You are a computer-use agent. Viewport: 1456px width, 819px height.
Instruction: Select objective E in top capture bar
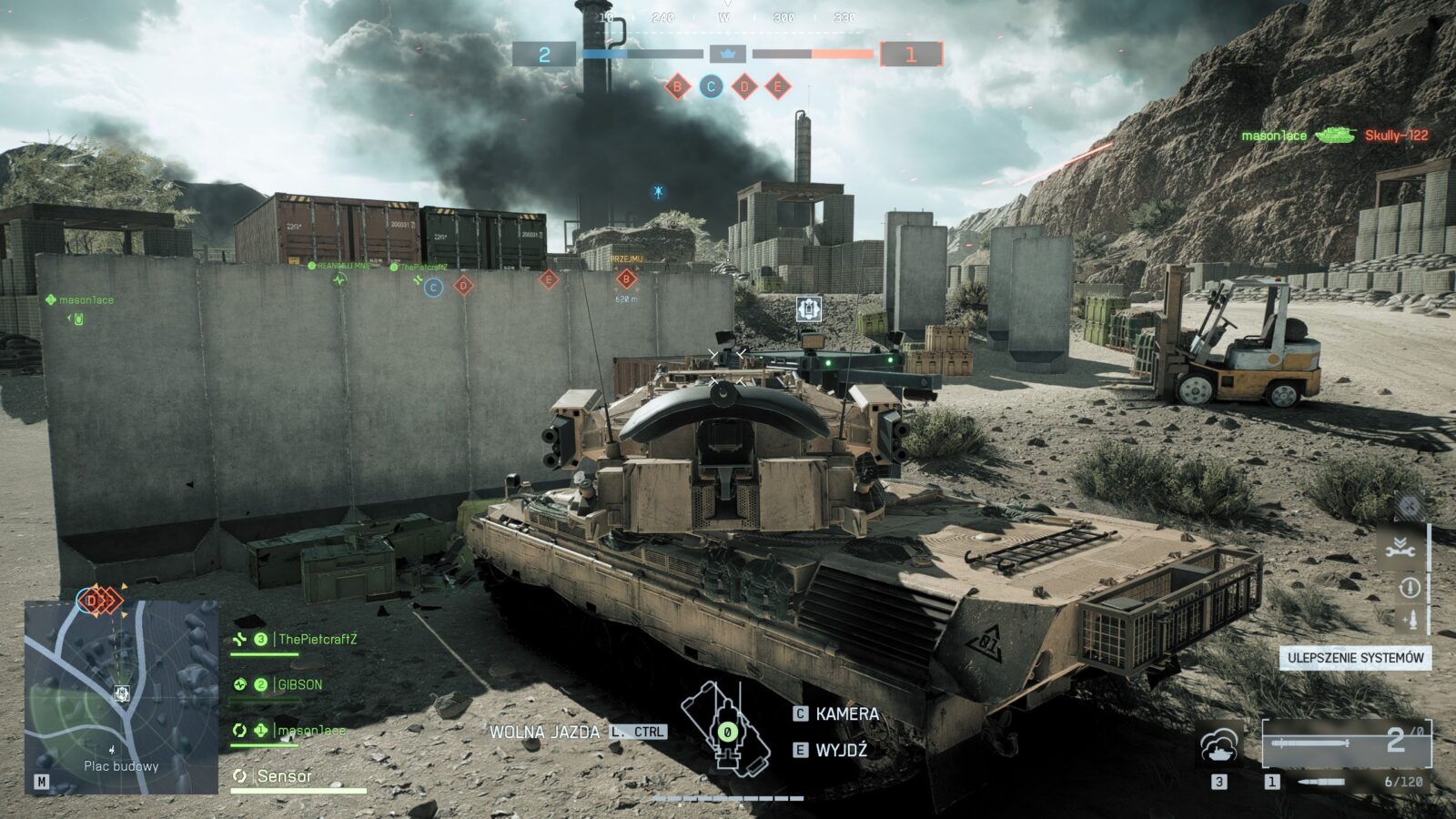[x=777, y=87]
